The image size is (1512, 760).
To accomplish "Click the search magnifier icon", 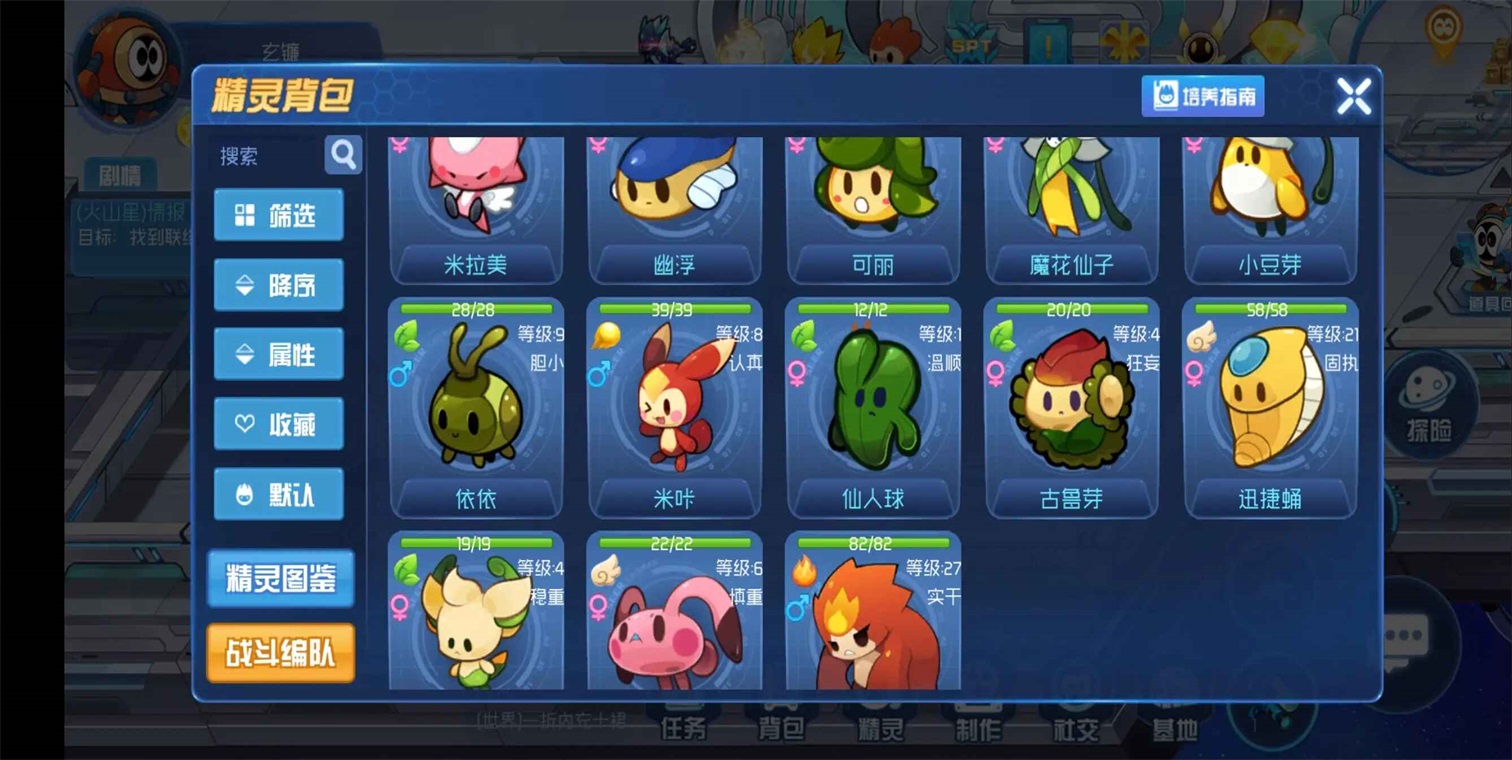I will coord(344,156).
